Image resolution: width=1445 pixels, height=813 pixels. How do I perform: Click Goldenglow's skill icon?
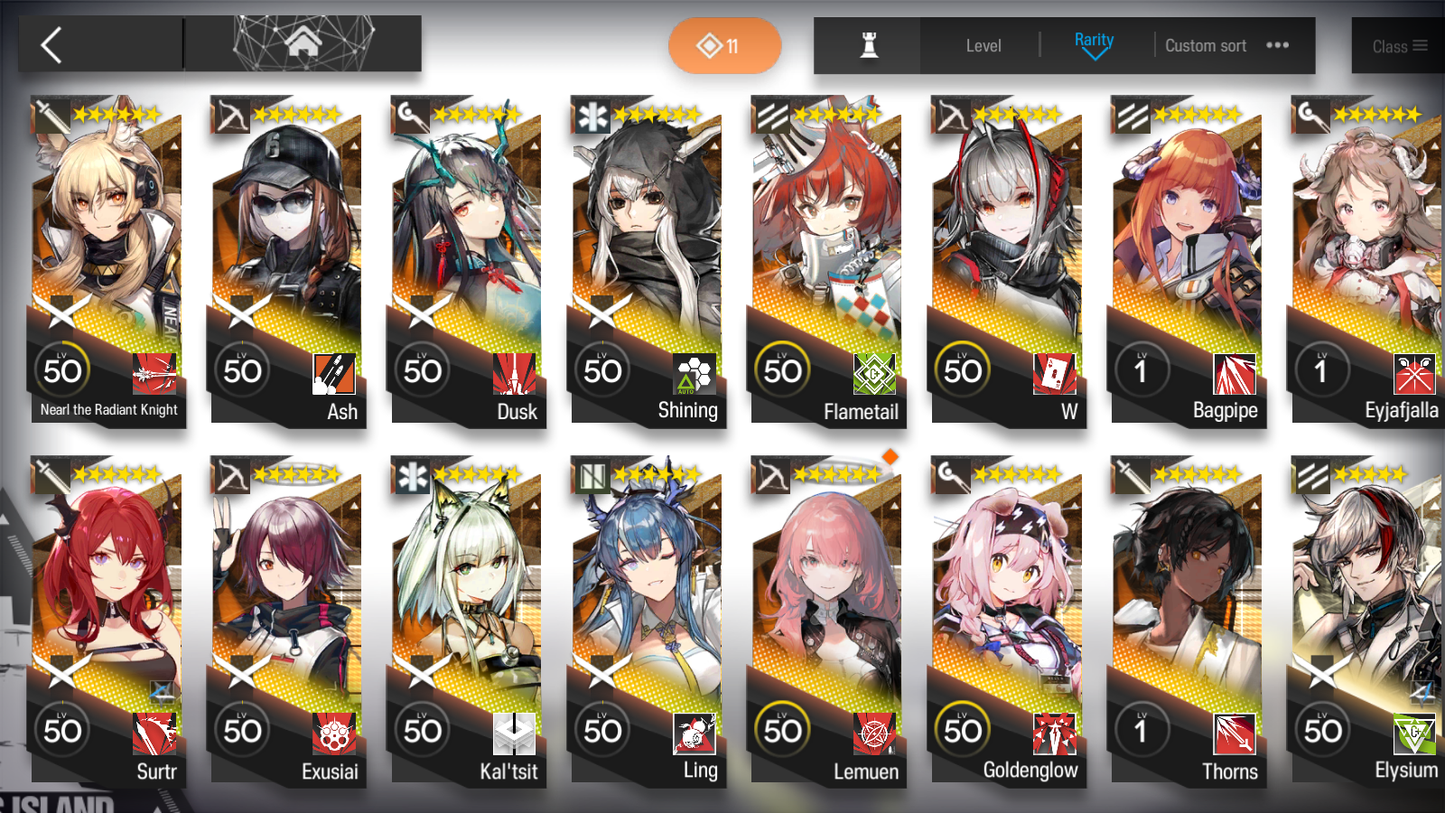(x=1054, y=733)
